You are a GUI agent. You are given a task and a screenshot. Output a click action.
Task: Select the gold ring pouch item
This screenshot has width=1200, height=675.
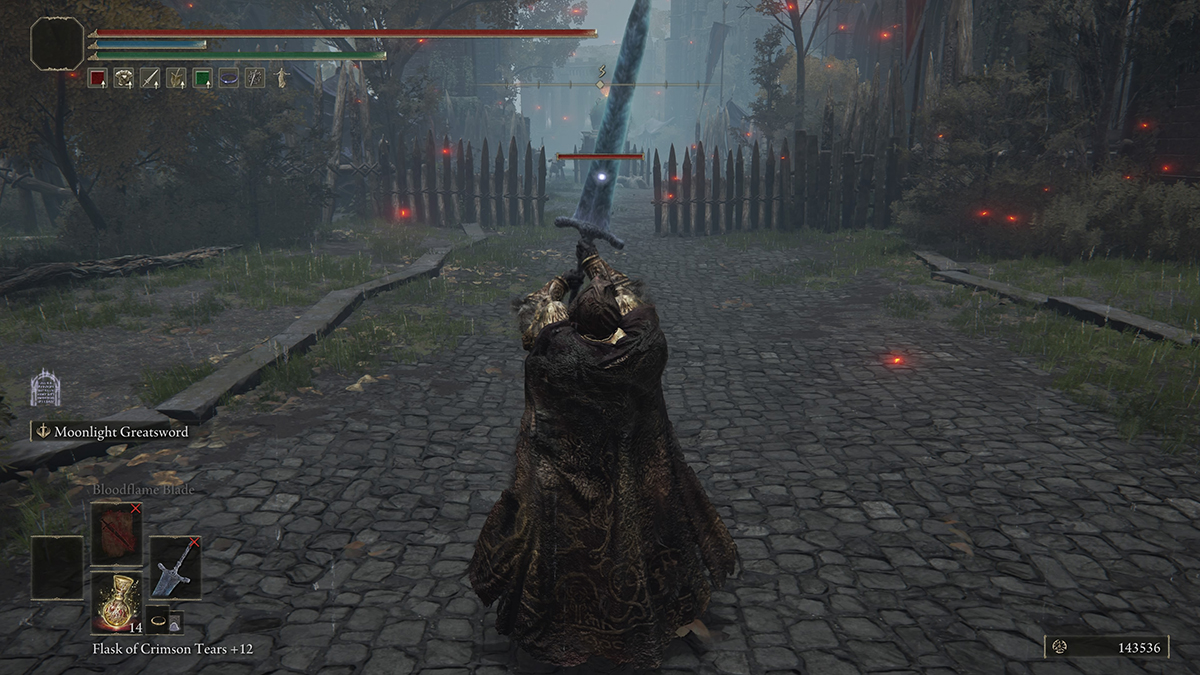pos(157,619)
